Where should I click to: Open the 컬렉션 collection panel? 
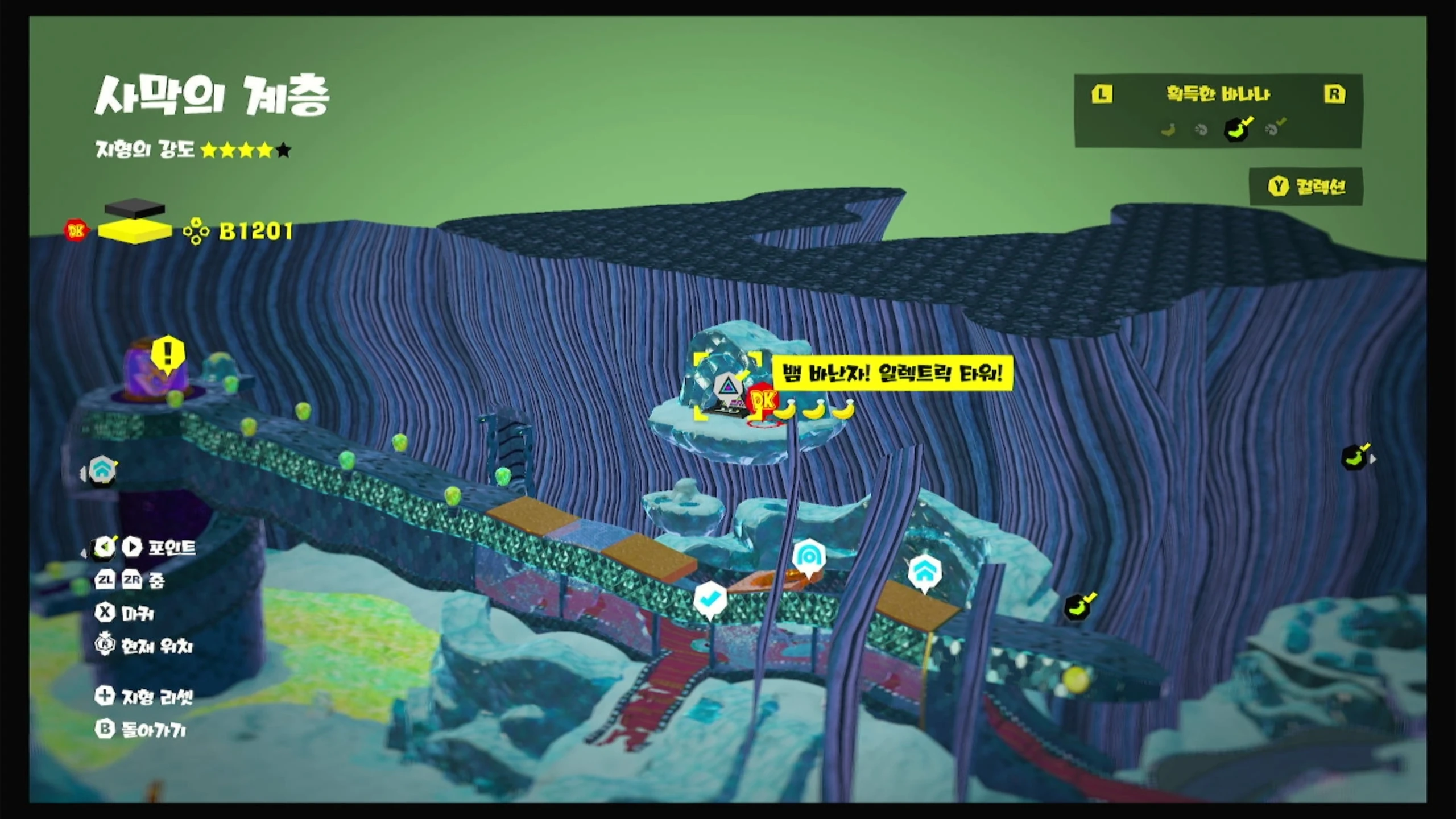point(1306,187)
